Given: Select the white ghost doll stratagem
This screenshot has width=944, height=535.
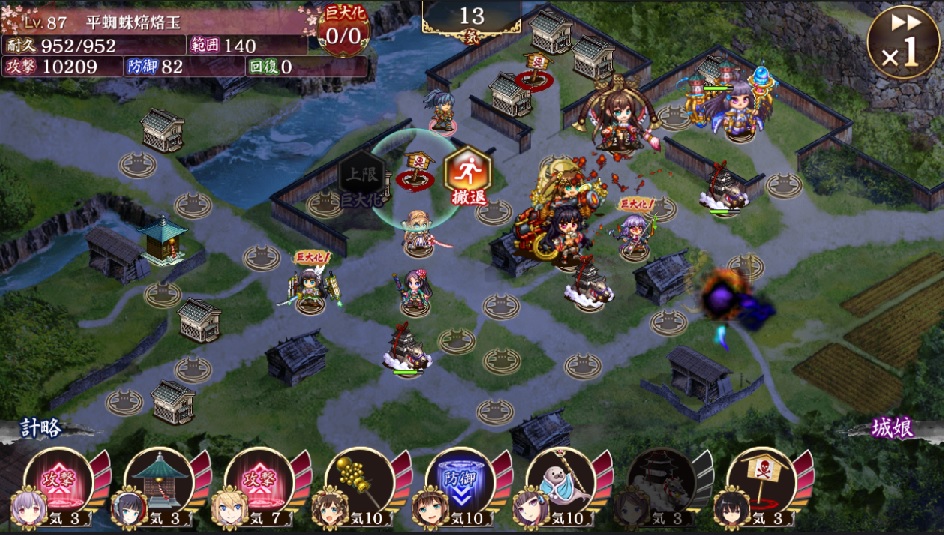Looking at the screenshot, I should coord(560,479).
